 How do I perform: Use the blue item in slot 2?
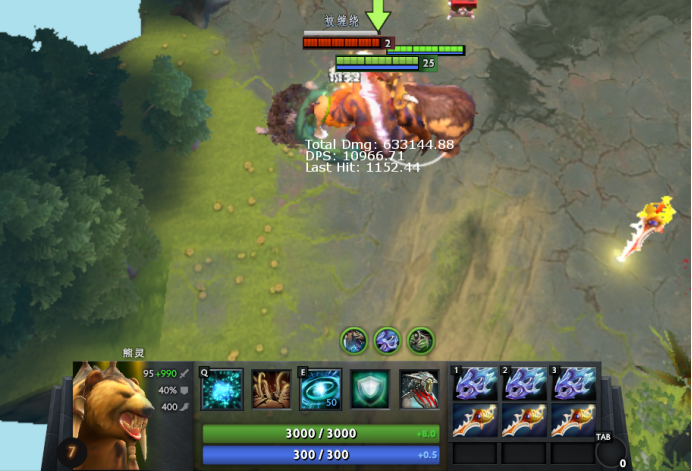click(x=524, y=384)
